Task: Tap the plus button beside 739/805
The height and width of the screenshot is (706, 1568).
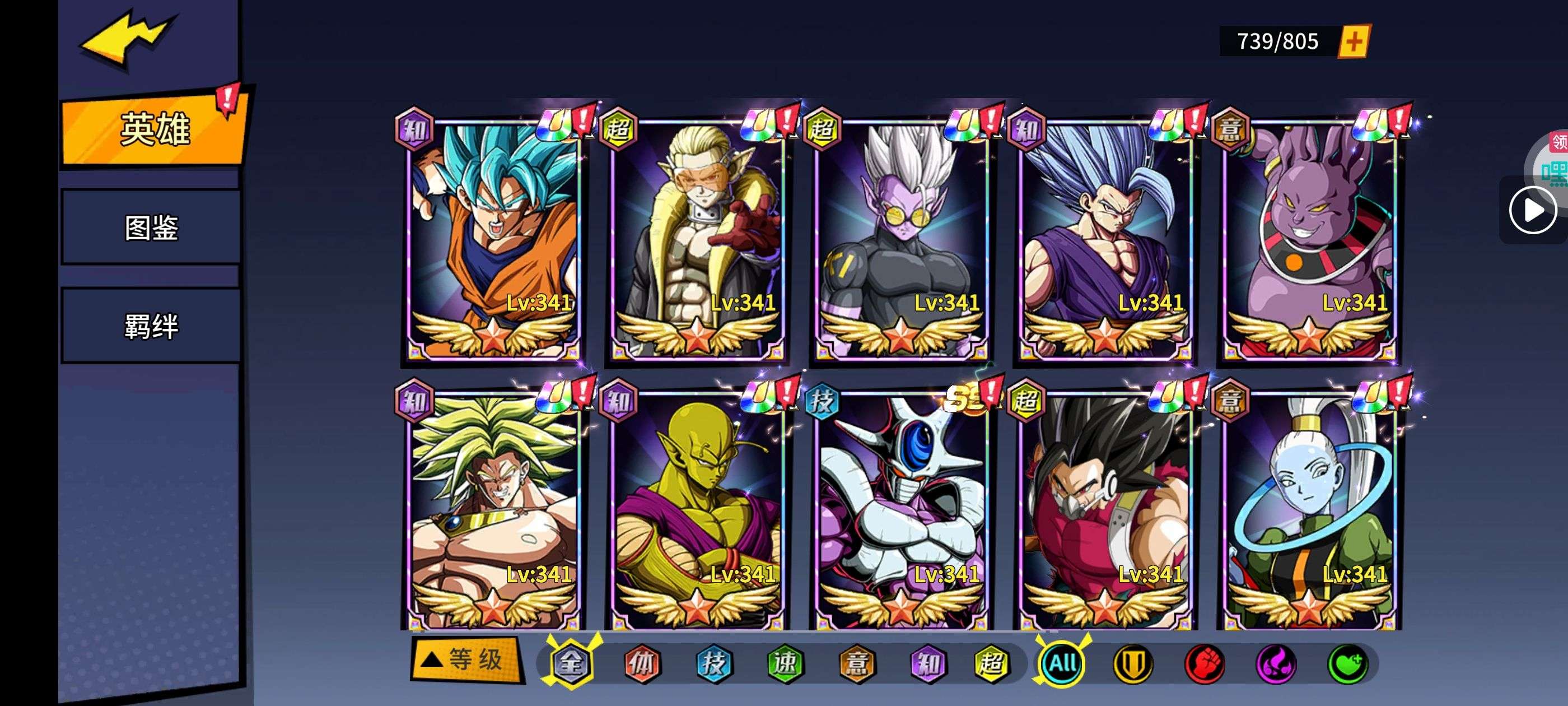Action: [1353, 41]
